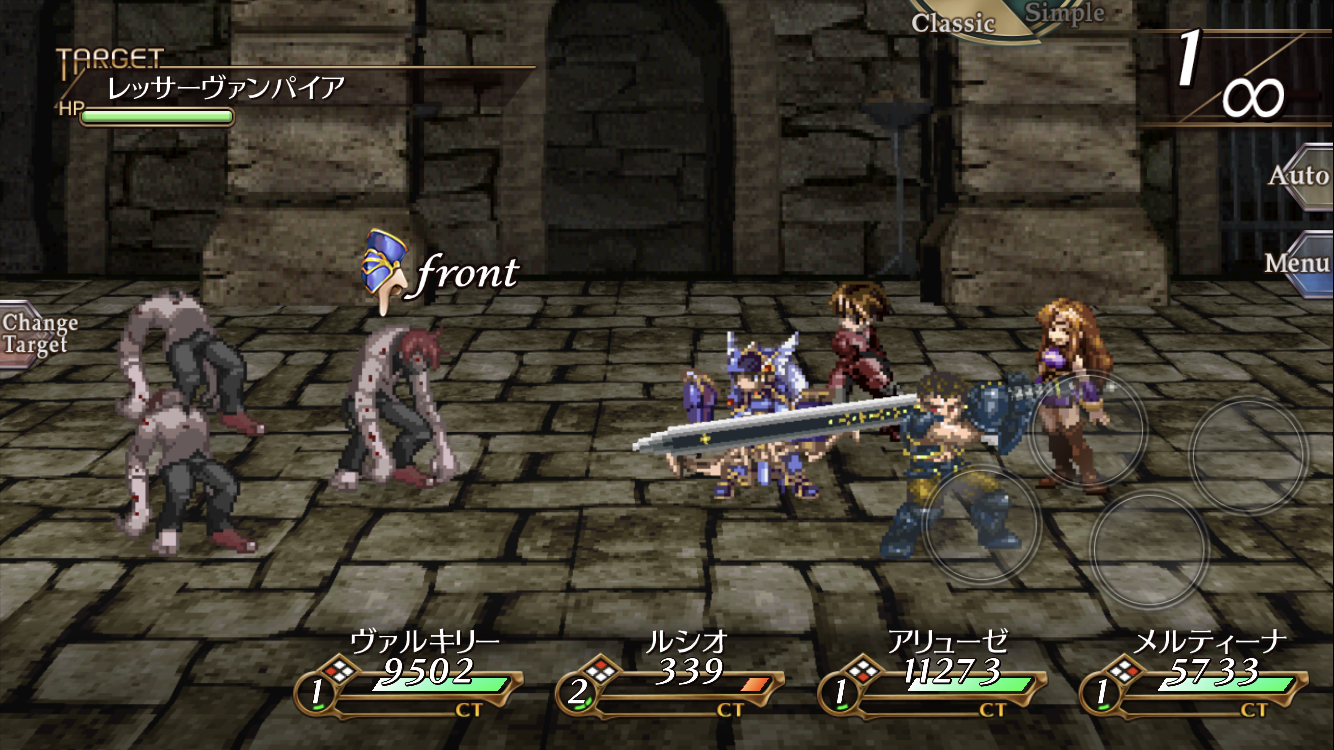Tap the Change Target button

[38, 334]
